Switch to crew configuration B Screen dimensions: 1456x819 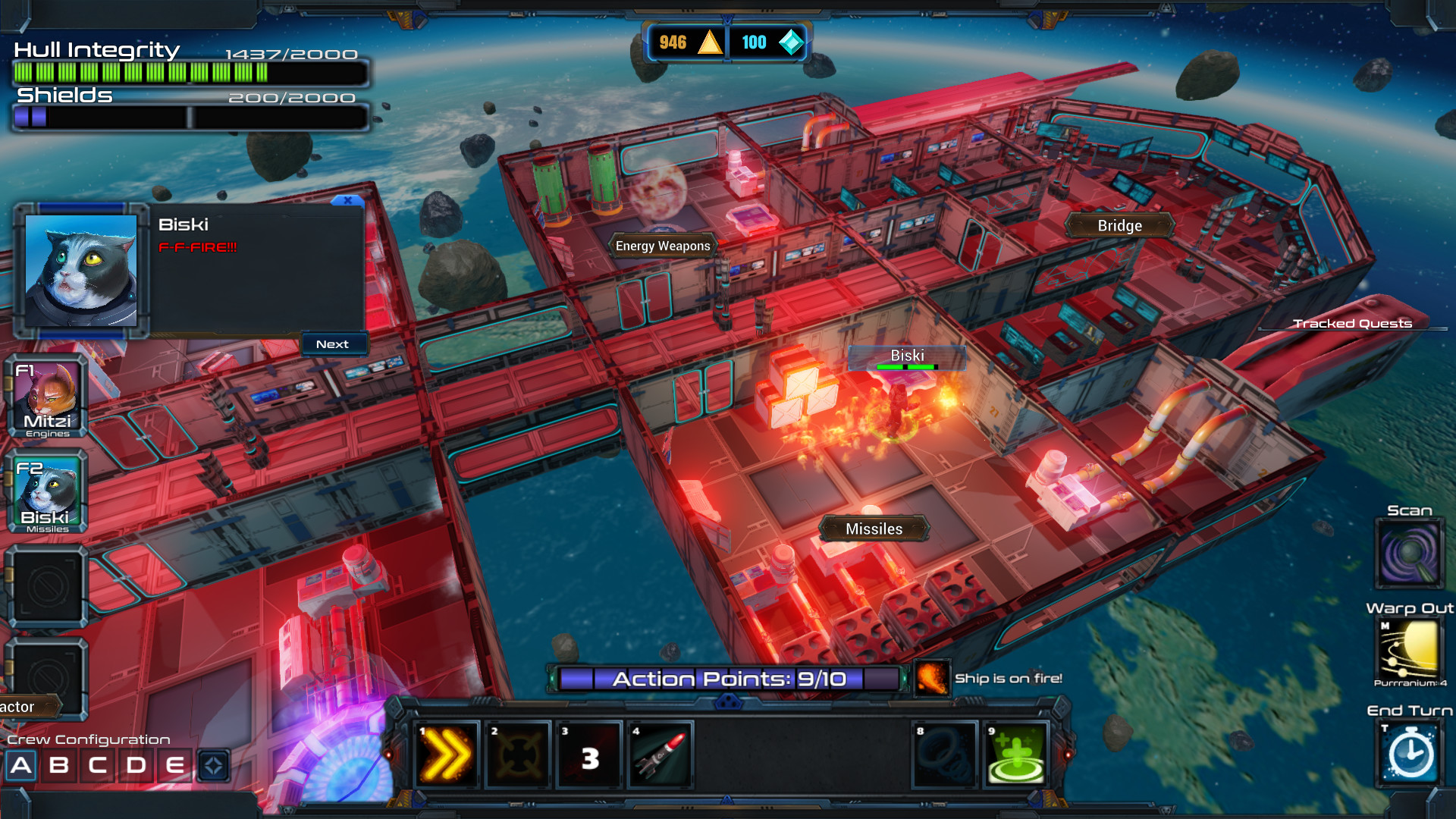pos(59,765)
